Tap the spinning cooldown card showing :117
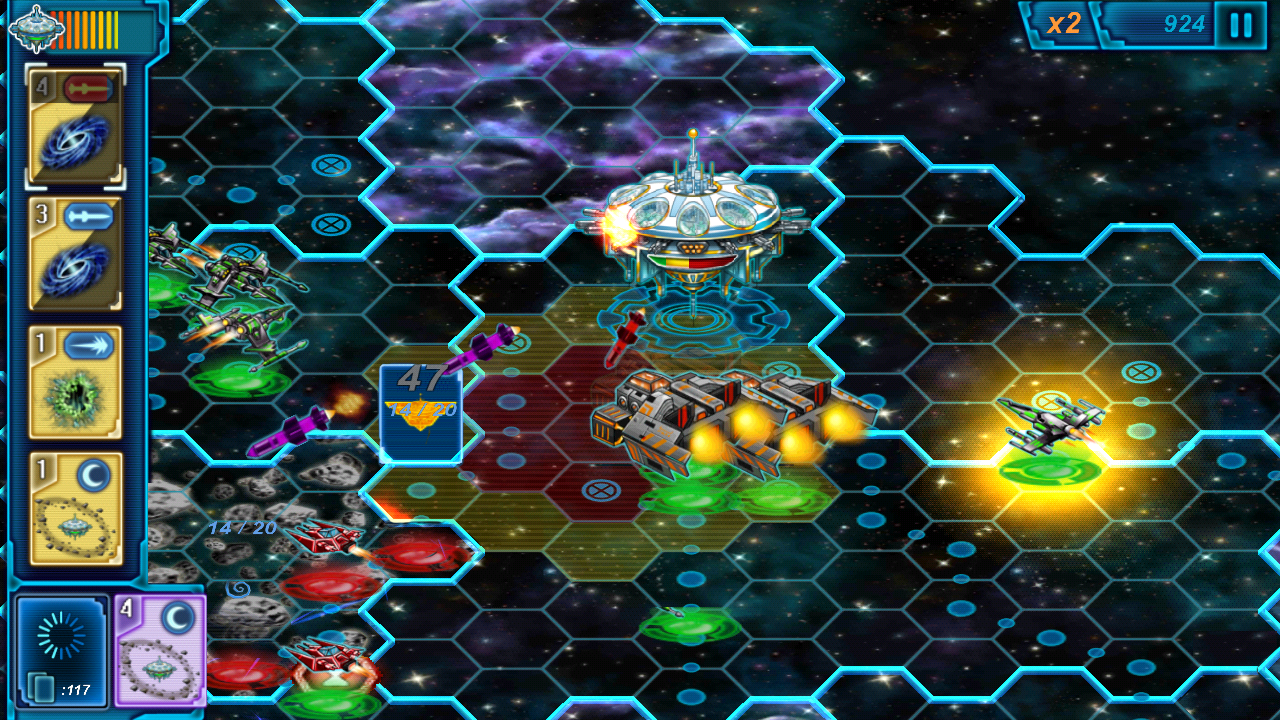 [60, 650]
